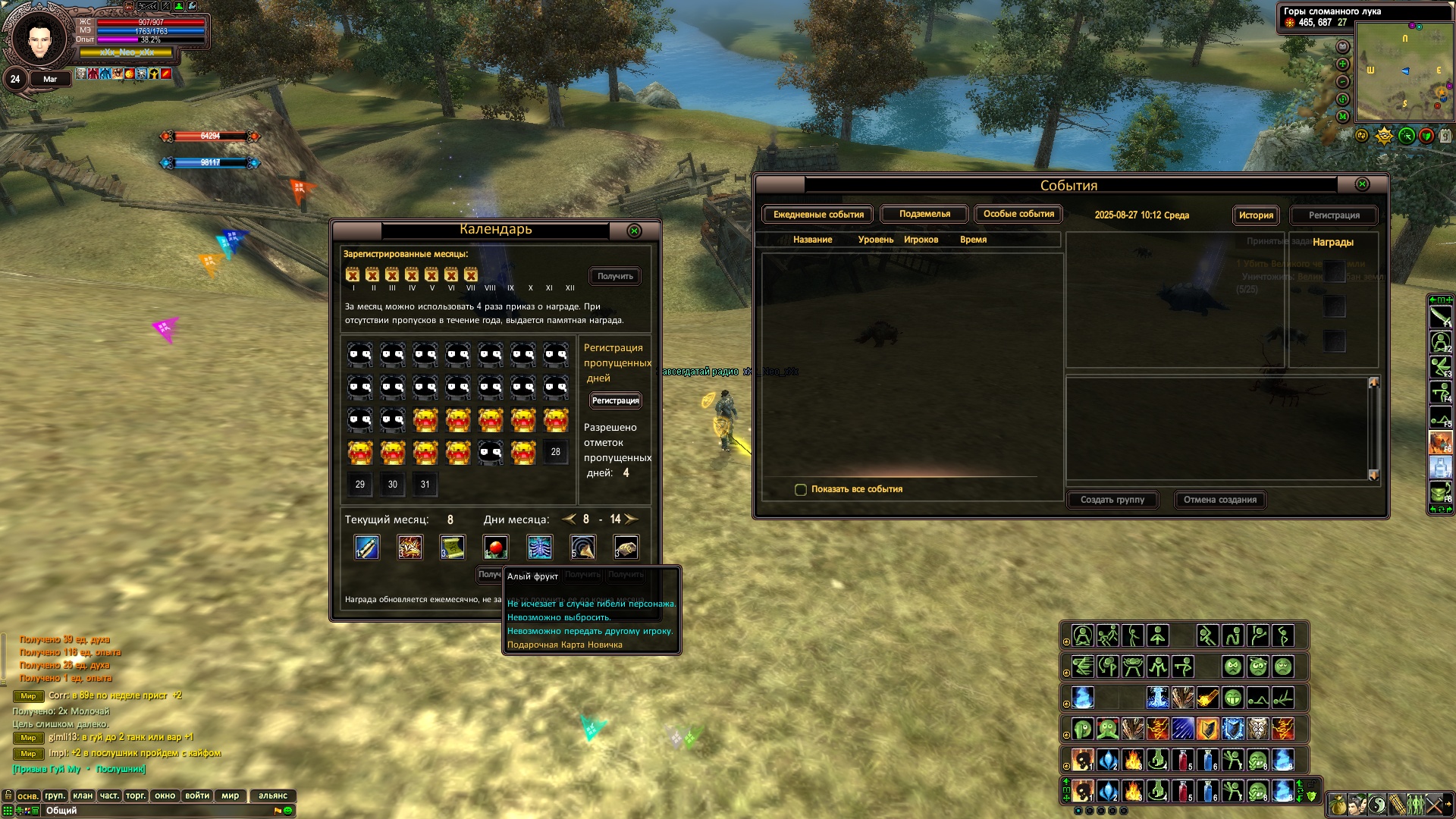Click the minimap
This screenshot has height=819, width=1456.
click(1404, 72)
